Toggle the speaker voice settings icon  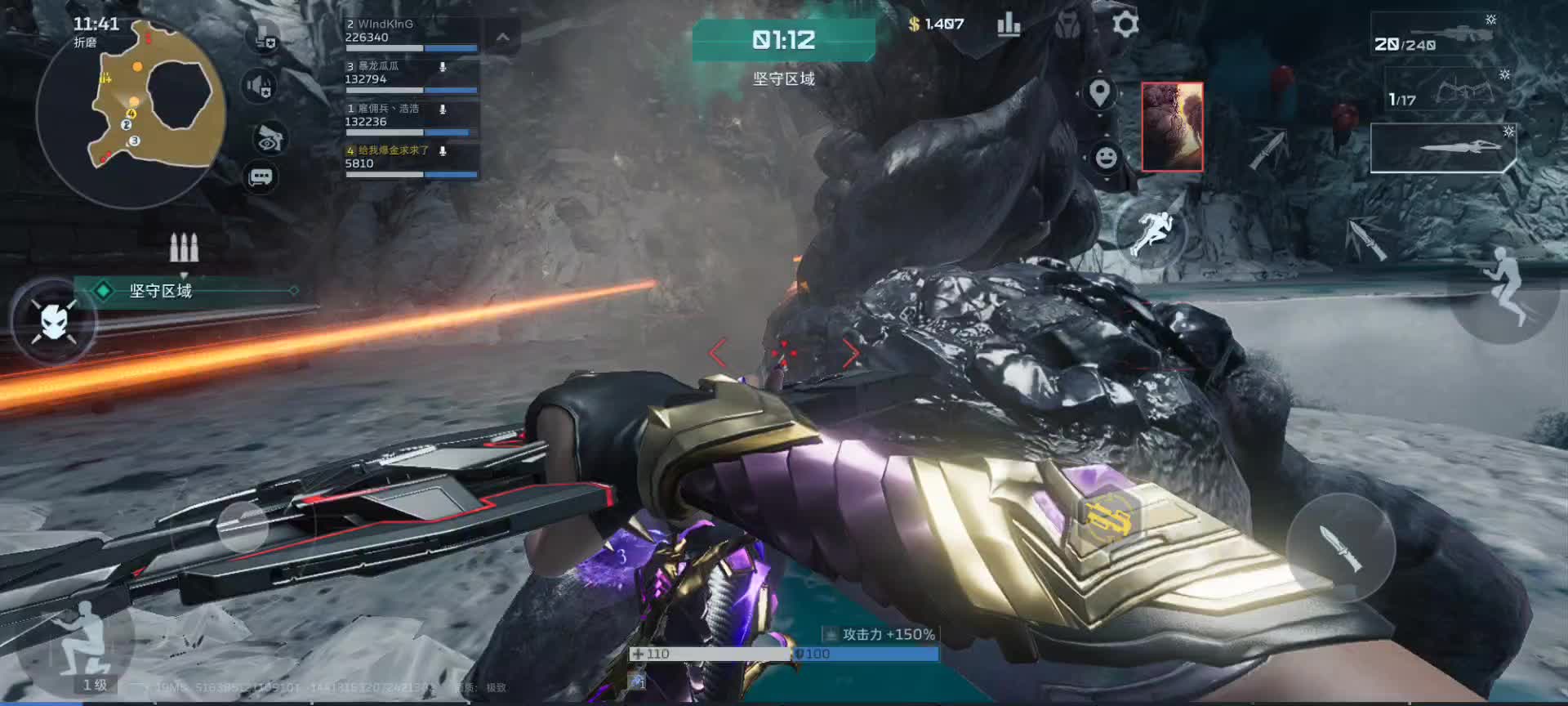click(x=260, y=86)
